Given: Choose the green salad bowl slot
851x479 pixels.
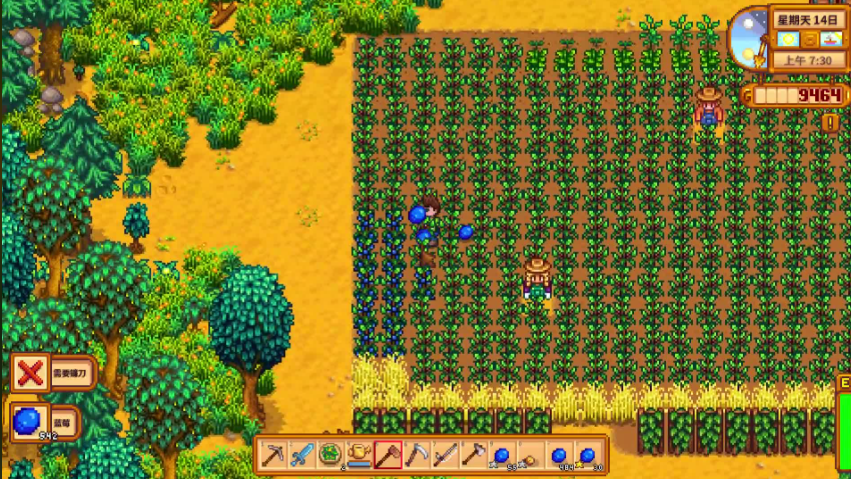Looking at the screenshot, I should (331, 455).
